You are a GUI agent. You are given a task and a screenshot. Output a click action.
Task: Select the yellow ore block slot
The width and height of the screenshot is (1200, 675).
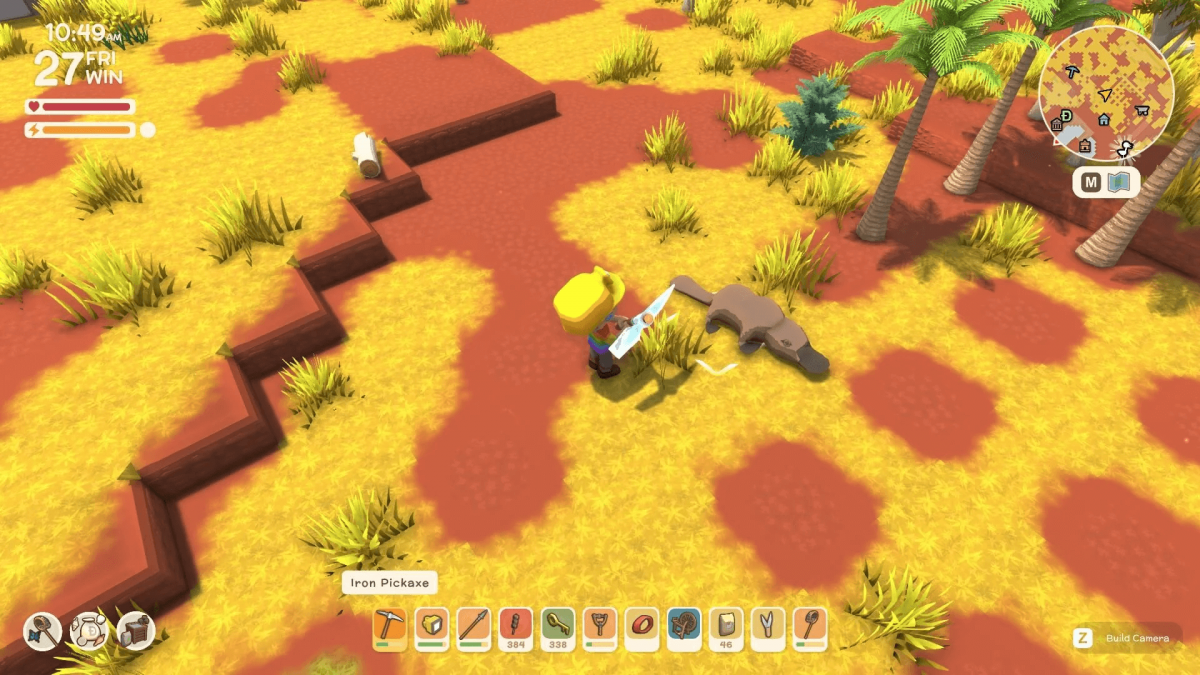431,626
